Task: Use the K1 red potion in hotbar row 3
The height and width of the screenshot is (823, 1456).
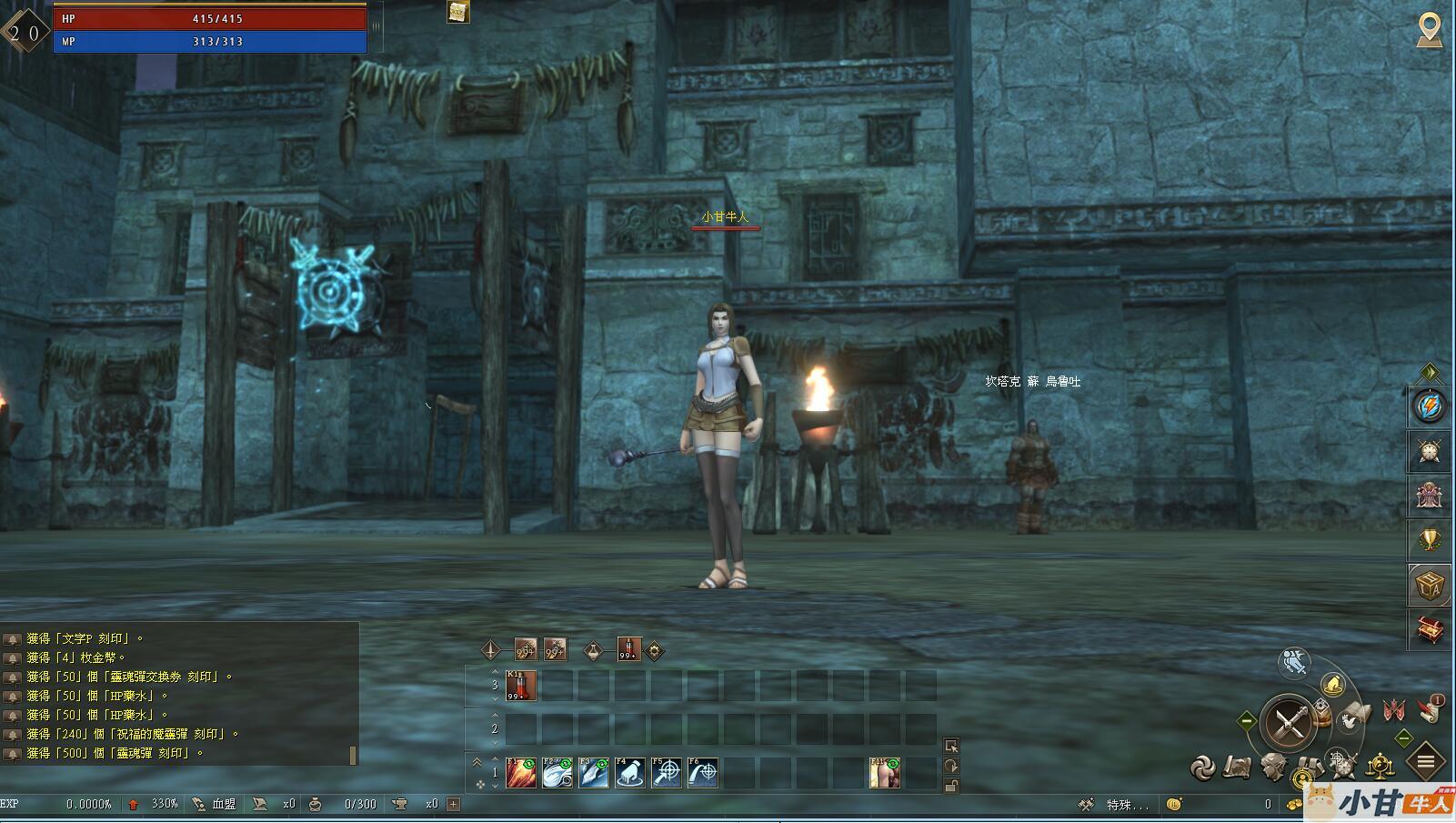Action: point(520,686)
